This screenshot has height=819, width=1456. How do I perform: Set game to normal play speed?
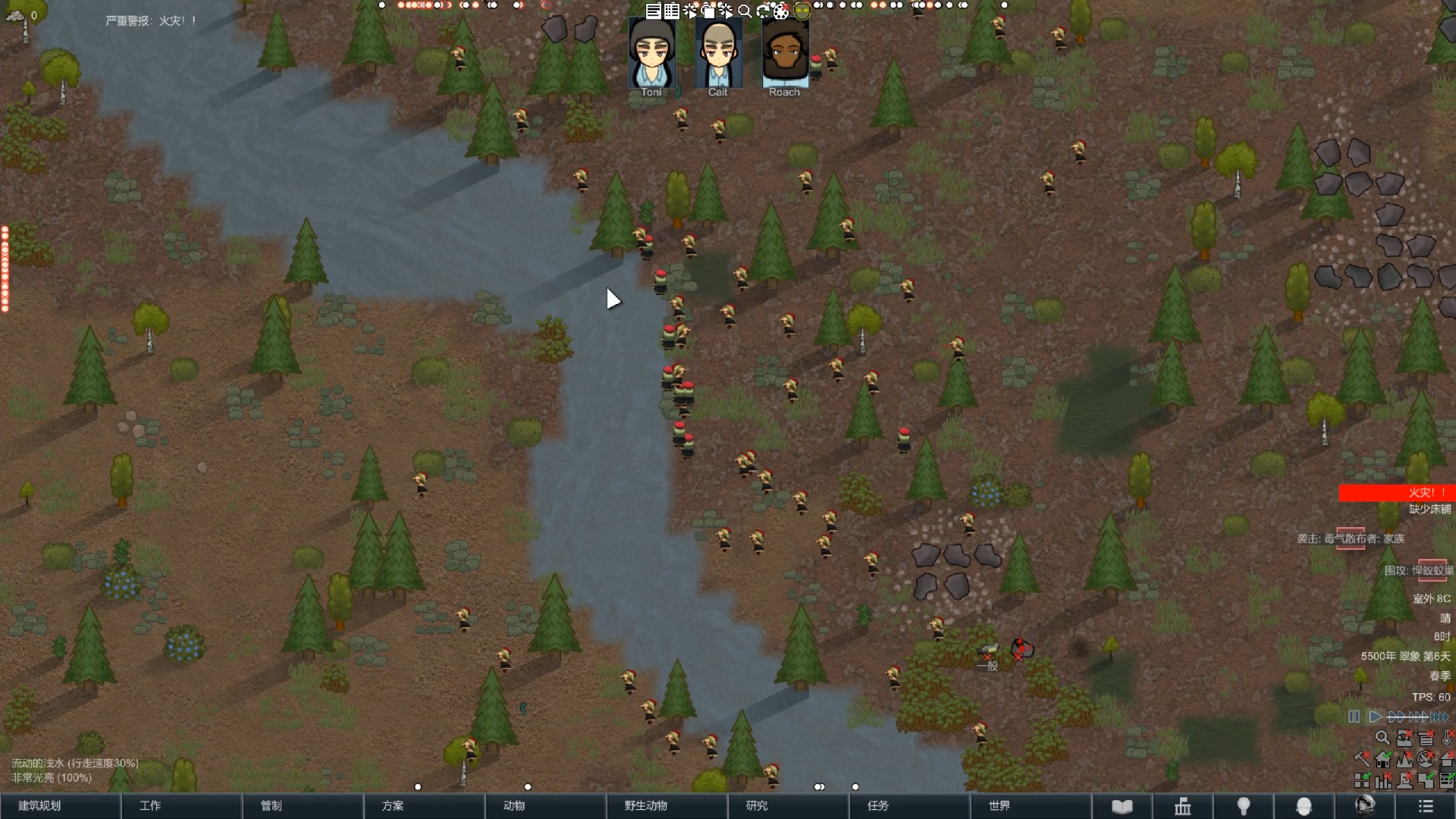click(1375, 717)
